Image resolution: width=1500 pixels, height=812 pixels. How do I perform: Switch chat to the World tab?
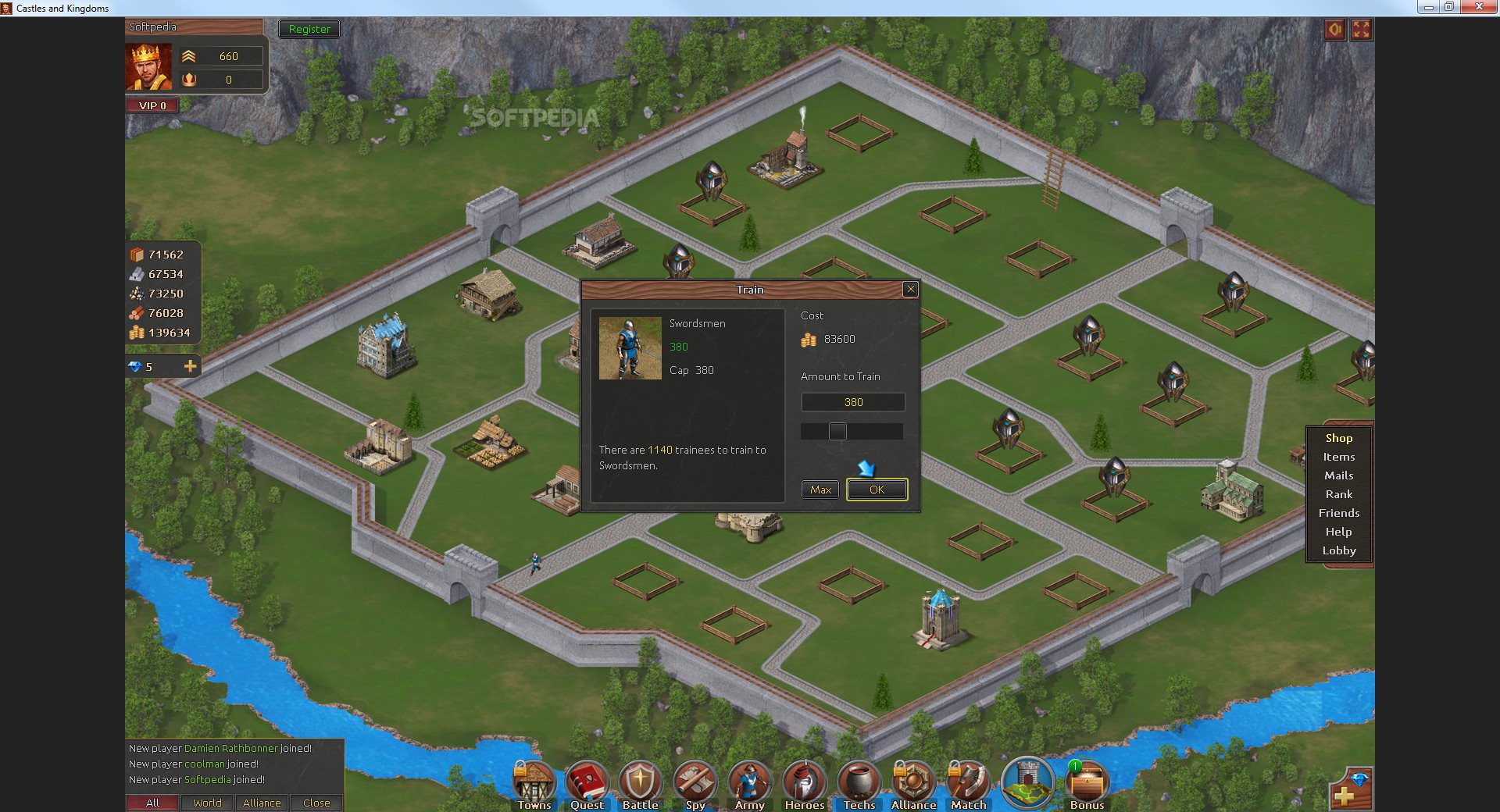coord(207,803)
